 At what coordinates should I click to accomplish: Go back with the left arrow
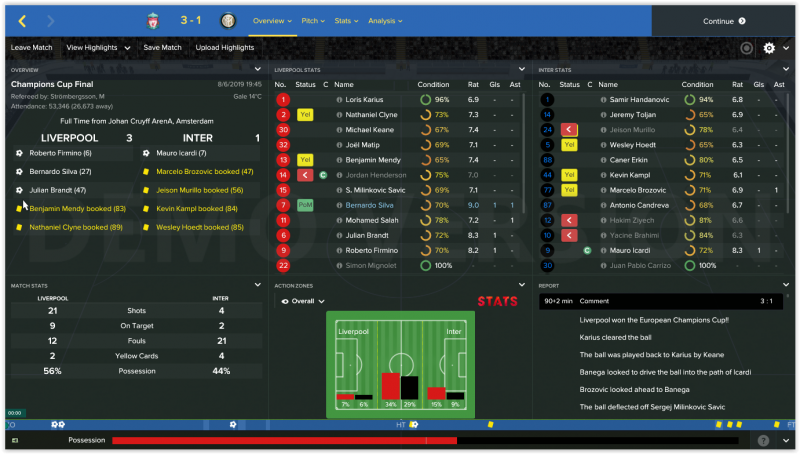[x=23, y=21]
